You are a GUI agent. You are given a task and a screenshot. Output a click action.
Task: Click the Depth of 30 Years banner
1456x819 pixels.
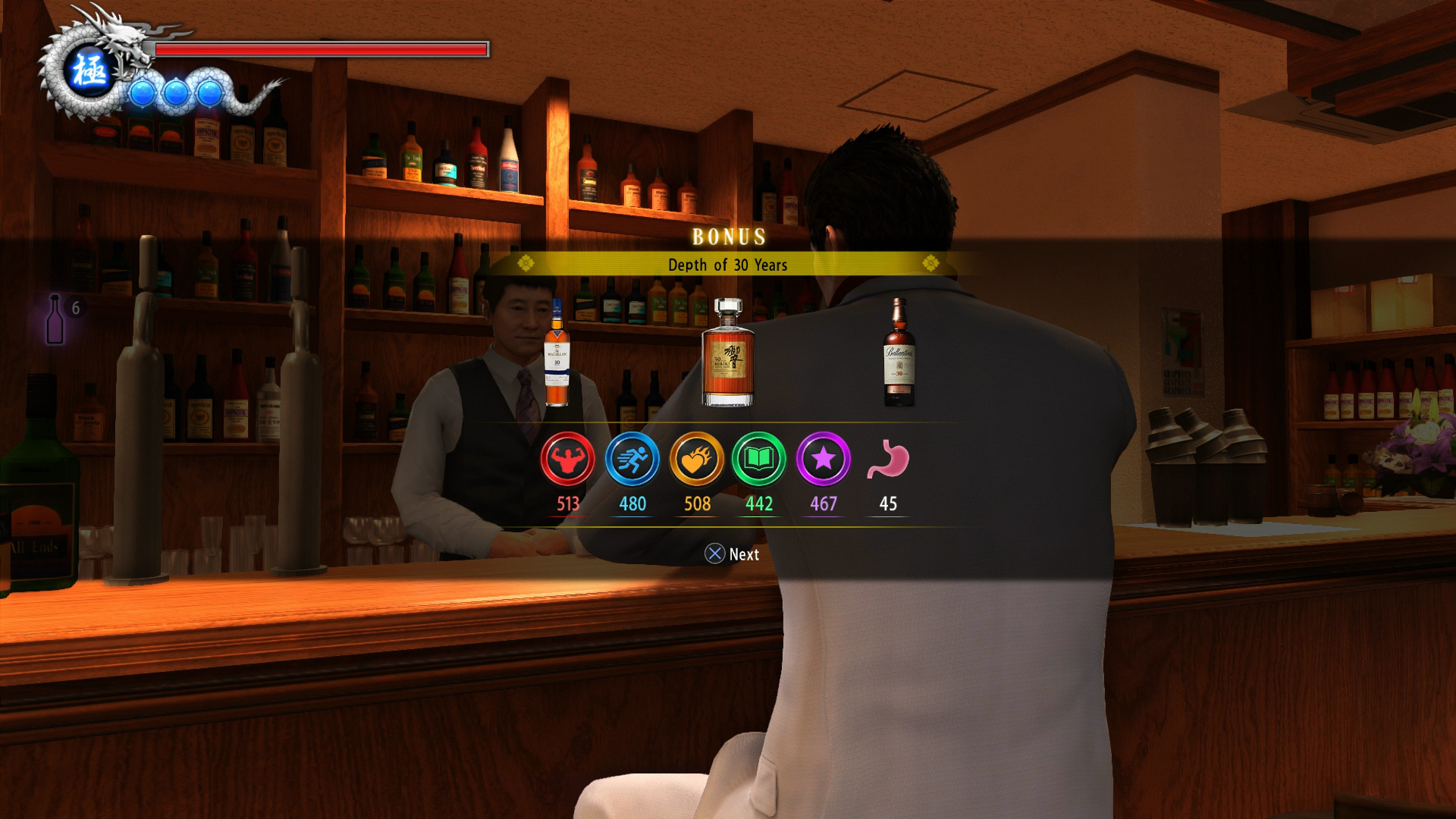coord(728,265)
